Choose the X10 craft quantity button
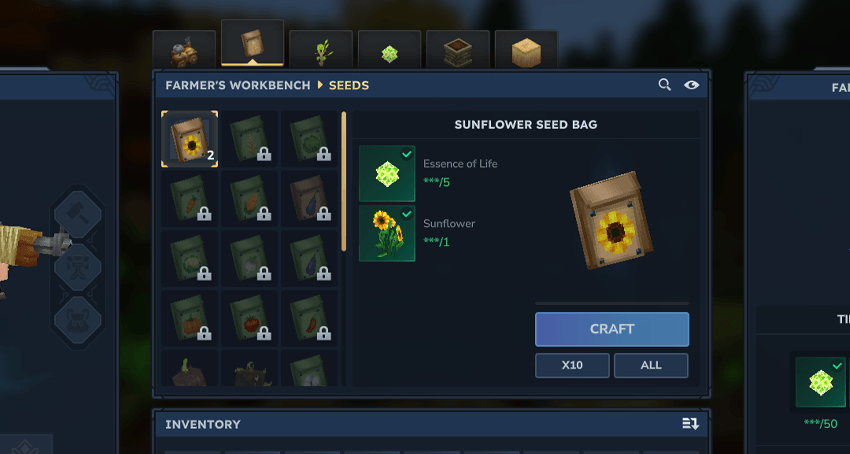 [x=572, y=365]
